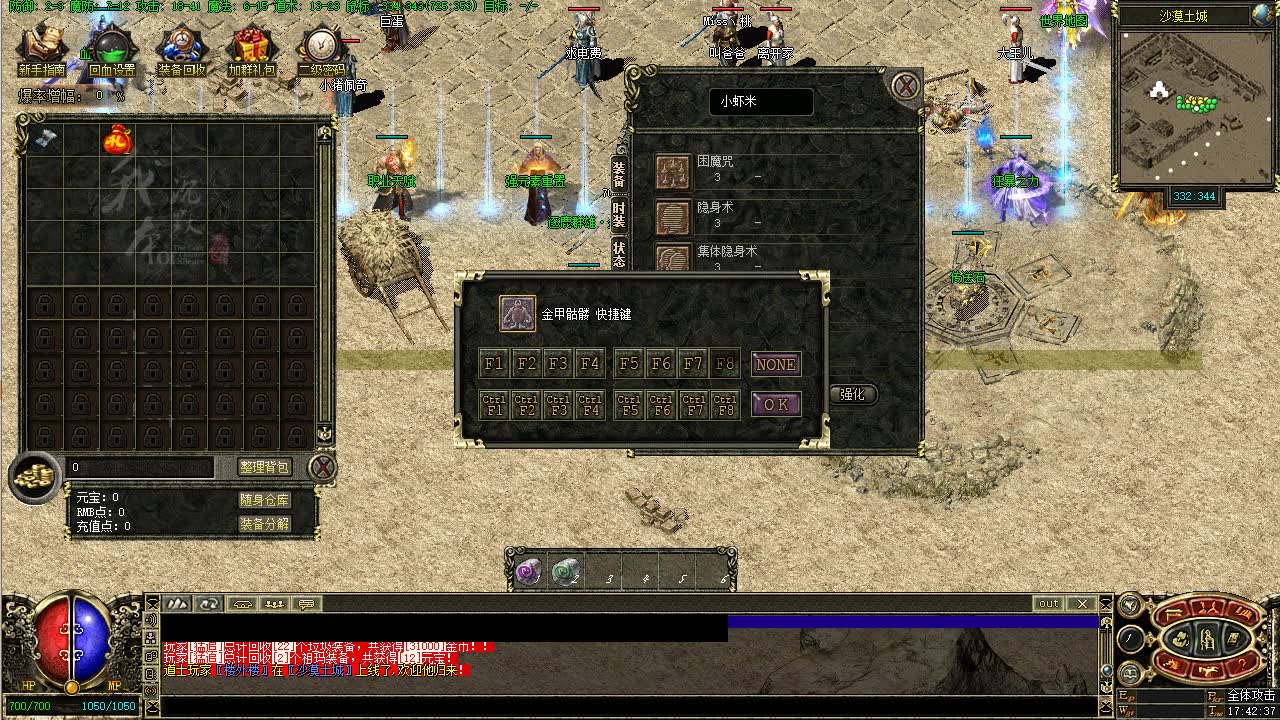Image resolution: width=1280 pixels, height=720 pixels.
Task: Close the 小虾米 character panel
Action: [x=905, y=86]
